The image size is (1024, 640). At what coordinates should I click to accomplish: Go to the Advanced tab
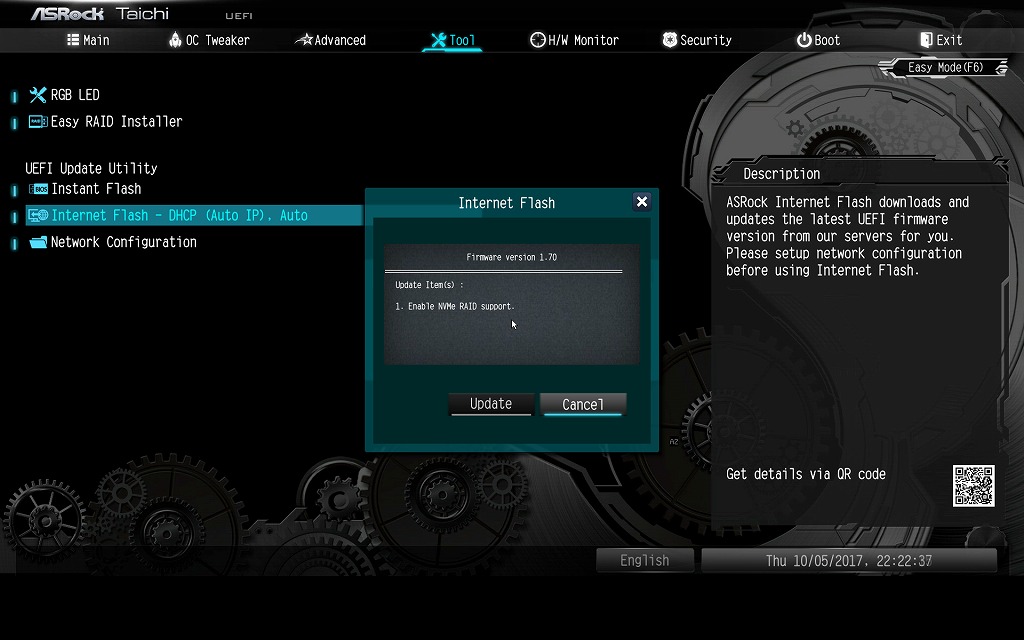point(331,40)
